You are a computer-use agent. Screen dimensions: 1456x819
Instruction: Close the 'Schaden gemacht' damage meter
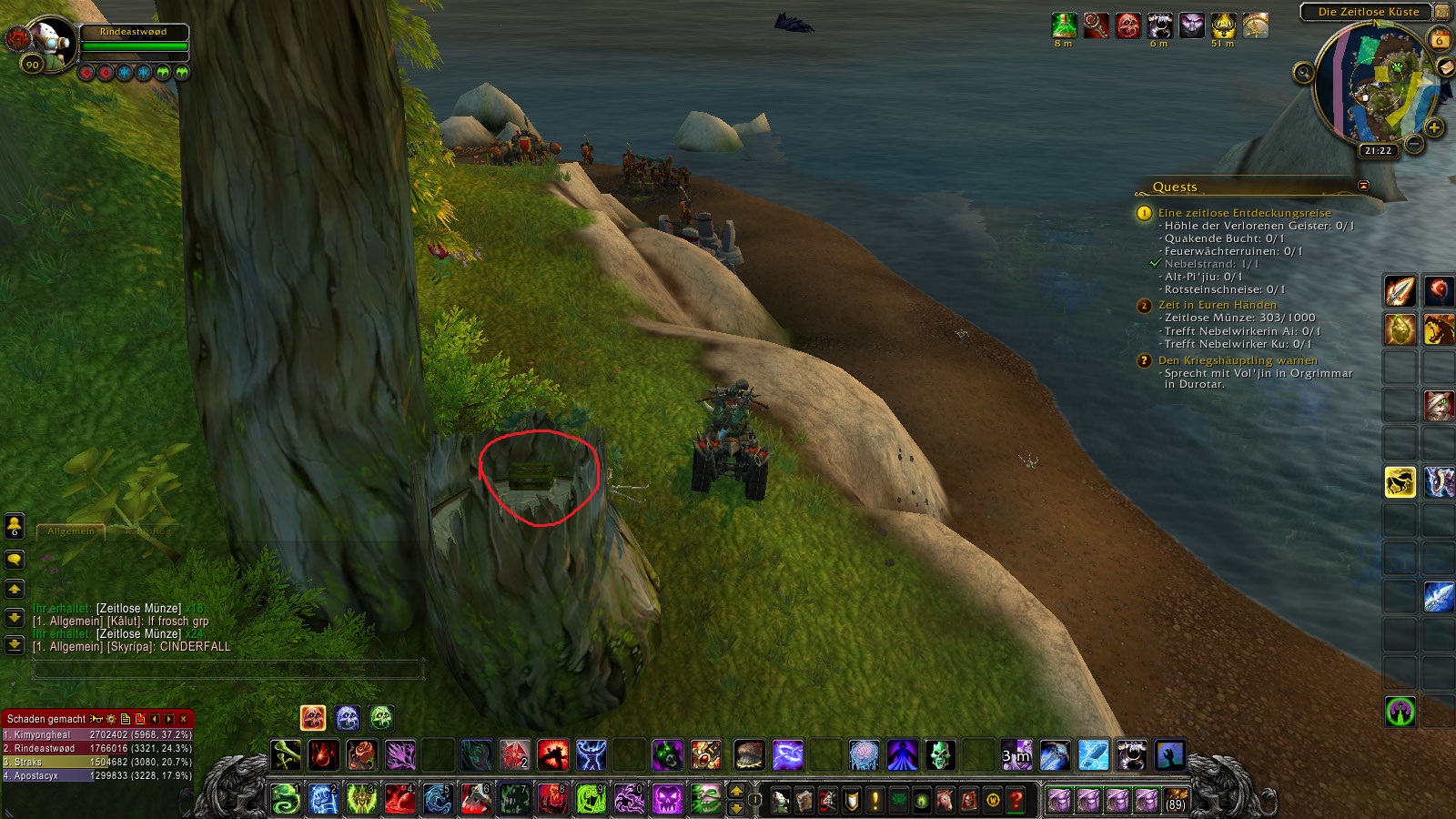tap(183, 719)
